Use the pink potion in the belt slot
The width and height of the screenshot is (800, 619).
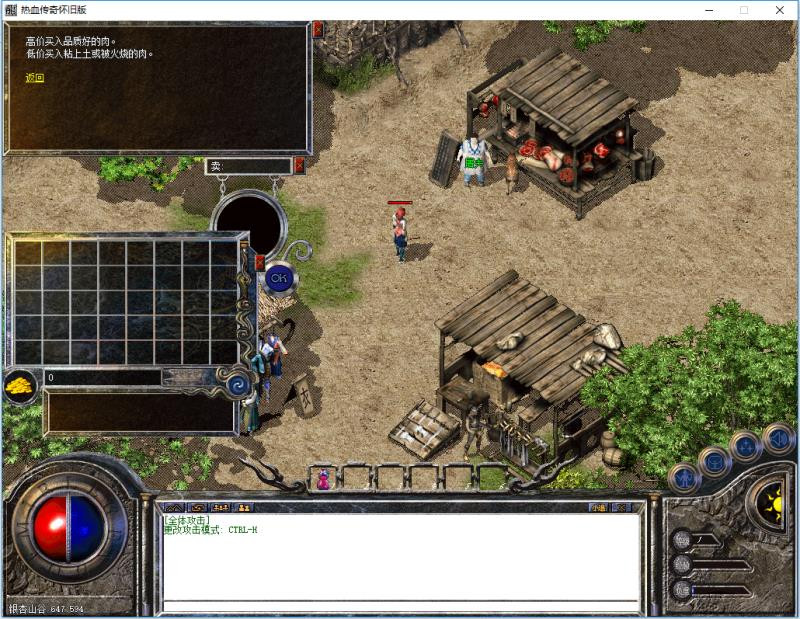click(x=323, y=480)
